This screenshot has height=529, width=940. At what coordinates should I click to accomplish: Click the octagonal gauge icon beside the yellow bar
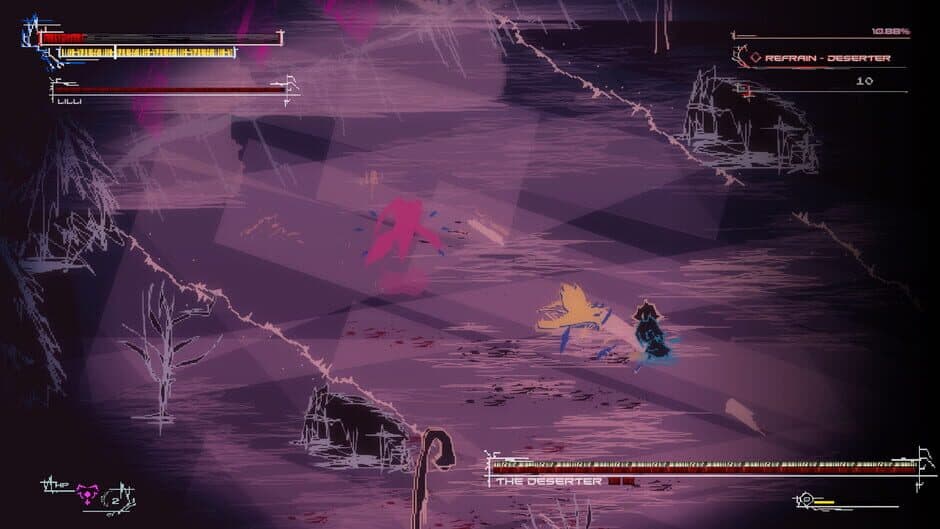pyautogui.click(x=806, y=497)
